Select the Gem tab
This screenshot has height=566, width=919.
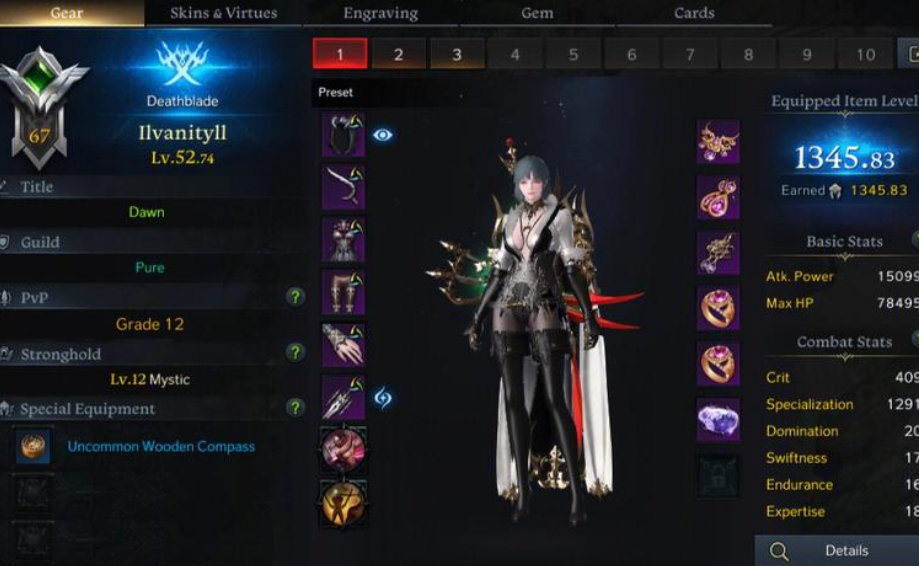(x=537, y=13)
